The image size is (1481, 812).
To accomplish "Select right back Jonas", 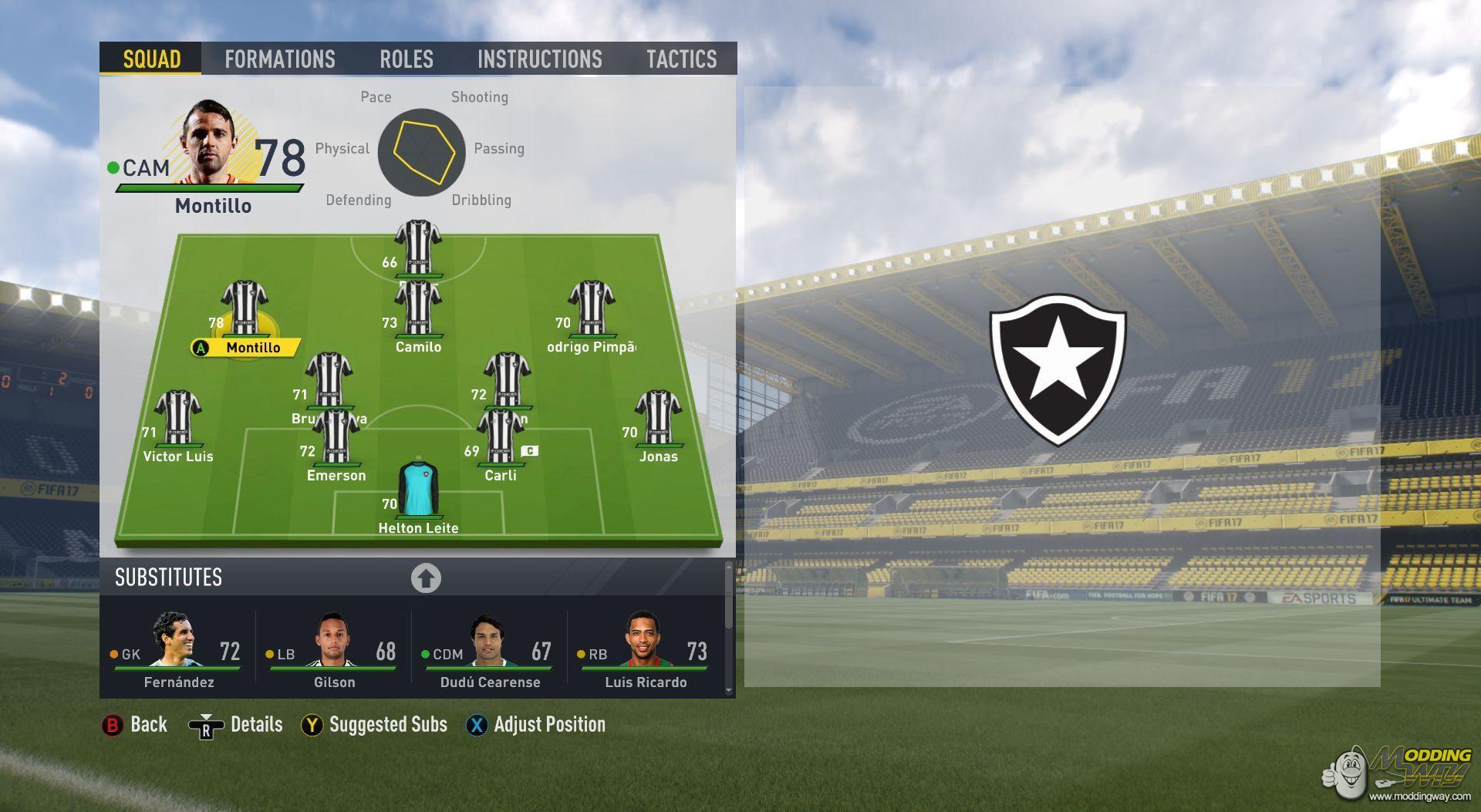I will tap(658, 420).
